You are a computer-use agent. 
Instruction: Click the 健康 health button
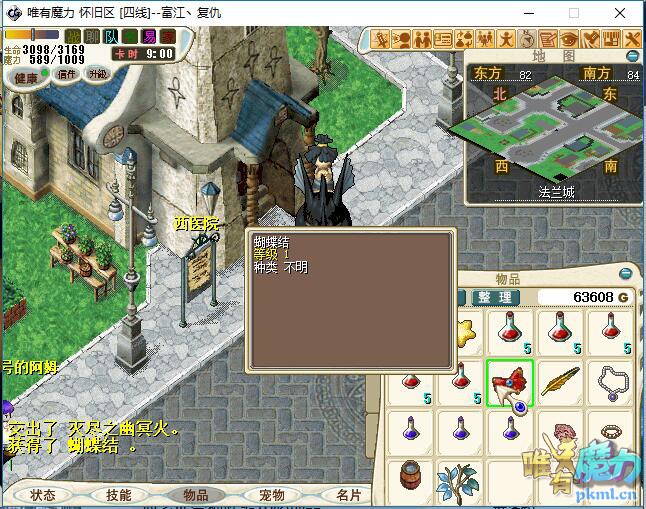[x=26, y=78]
